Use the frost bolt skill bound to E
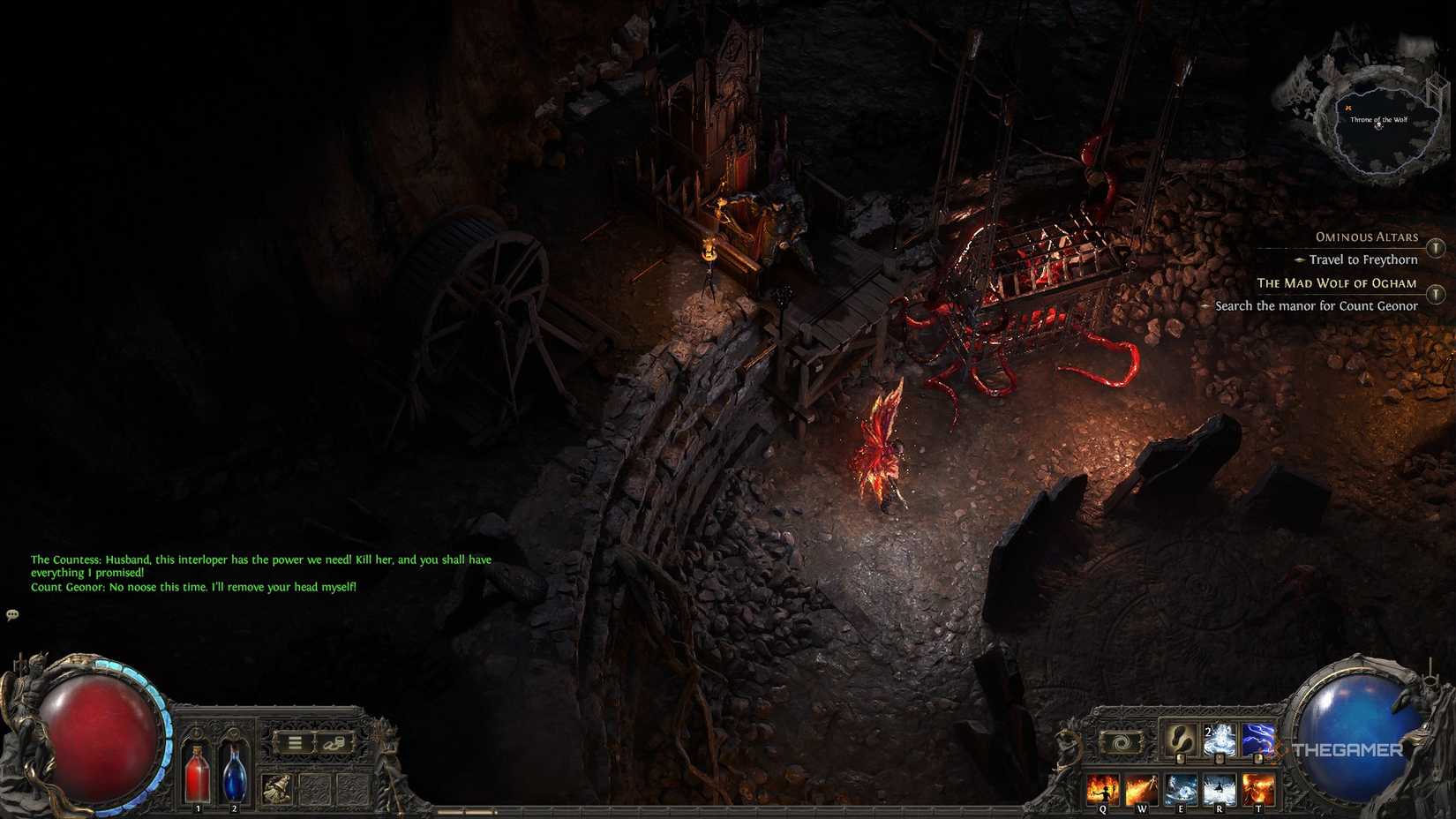 (1181, 788)
